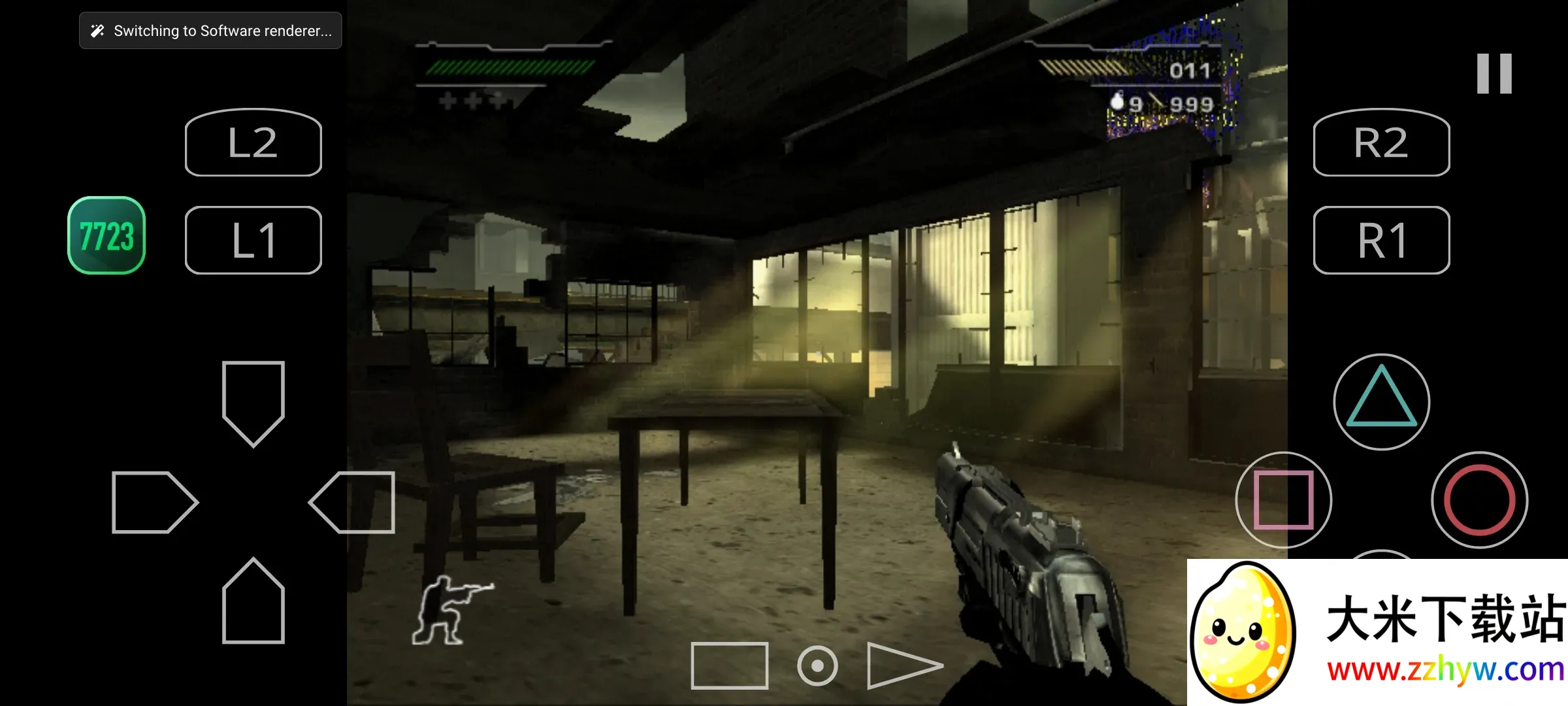Image resolution: width=1568 pixels, height=706 pixels.
Task: Toggle the analog stick dot button
Action: tap(817, 665)
